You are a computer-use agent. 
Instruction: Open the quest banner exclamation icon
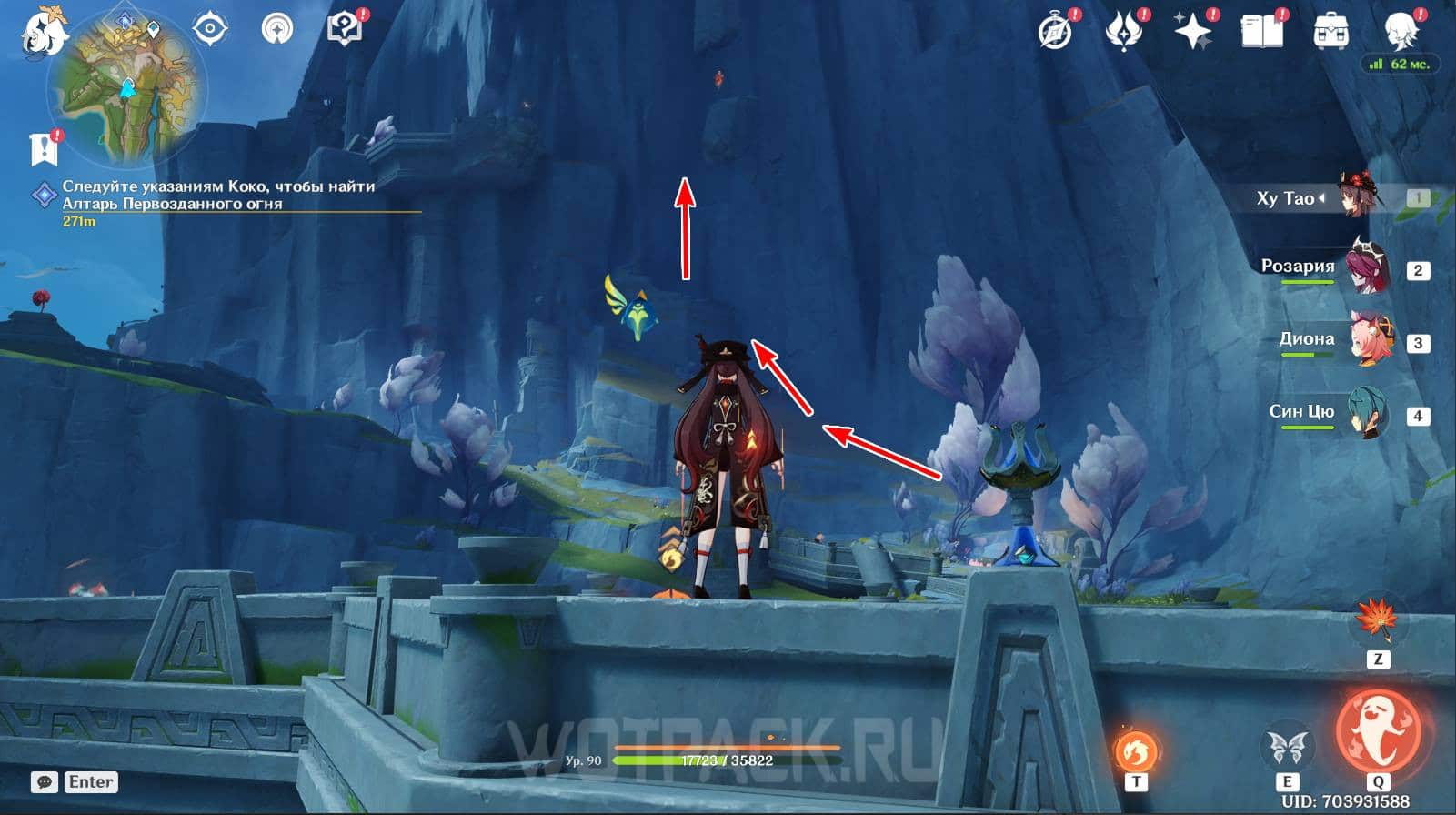pos(44,147)
